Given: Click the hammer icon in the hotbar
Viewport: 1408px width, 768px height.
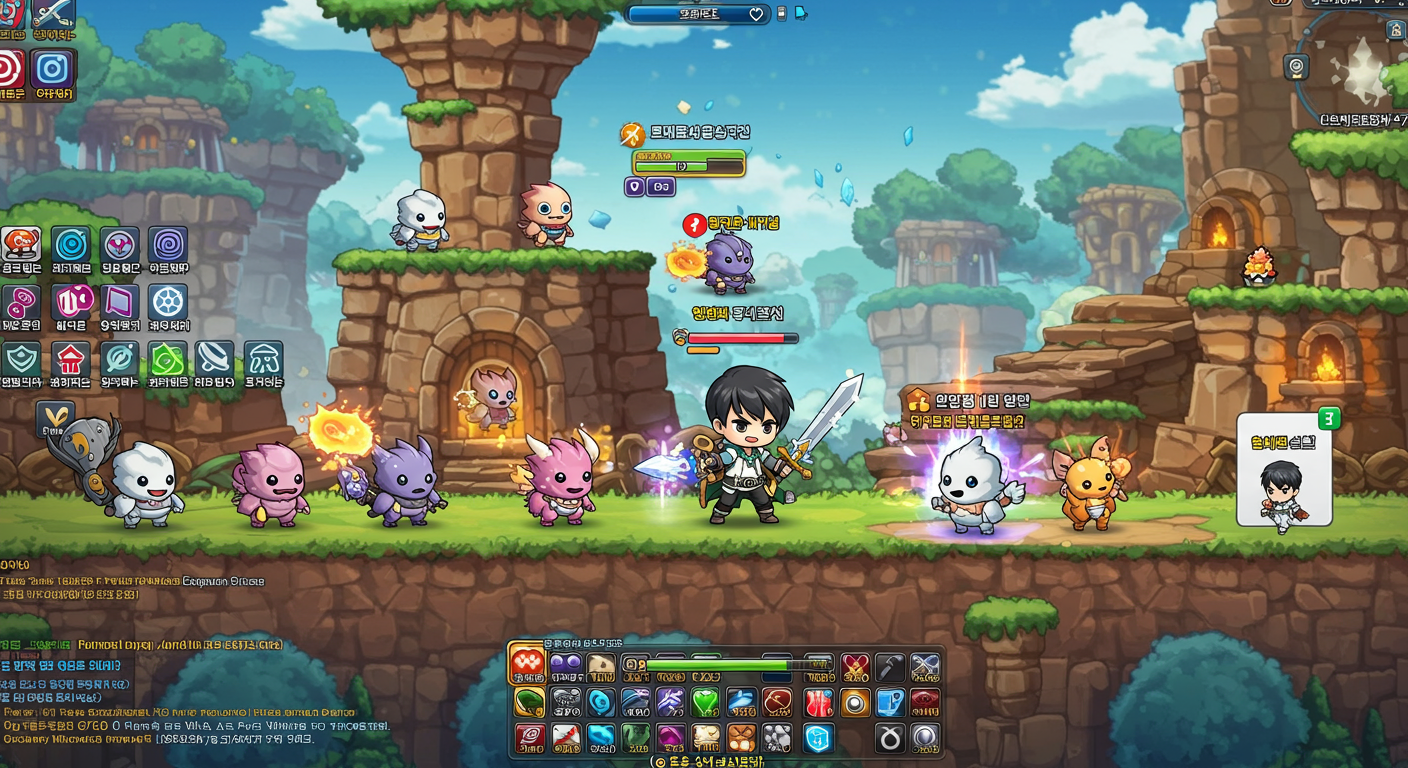Looking at the screenshot, I should coord(889,667).
